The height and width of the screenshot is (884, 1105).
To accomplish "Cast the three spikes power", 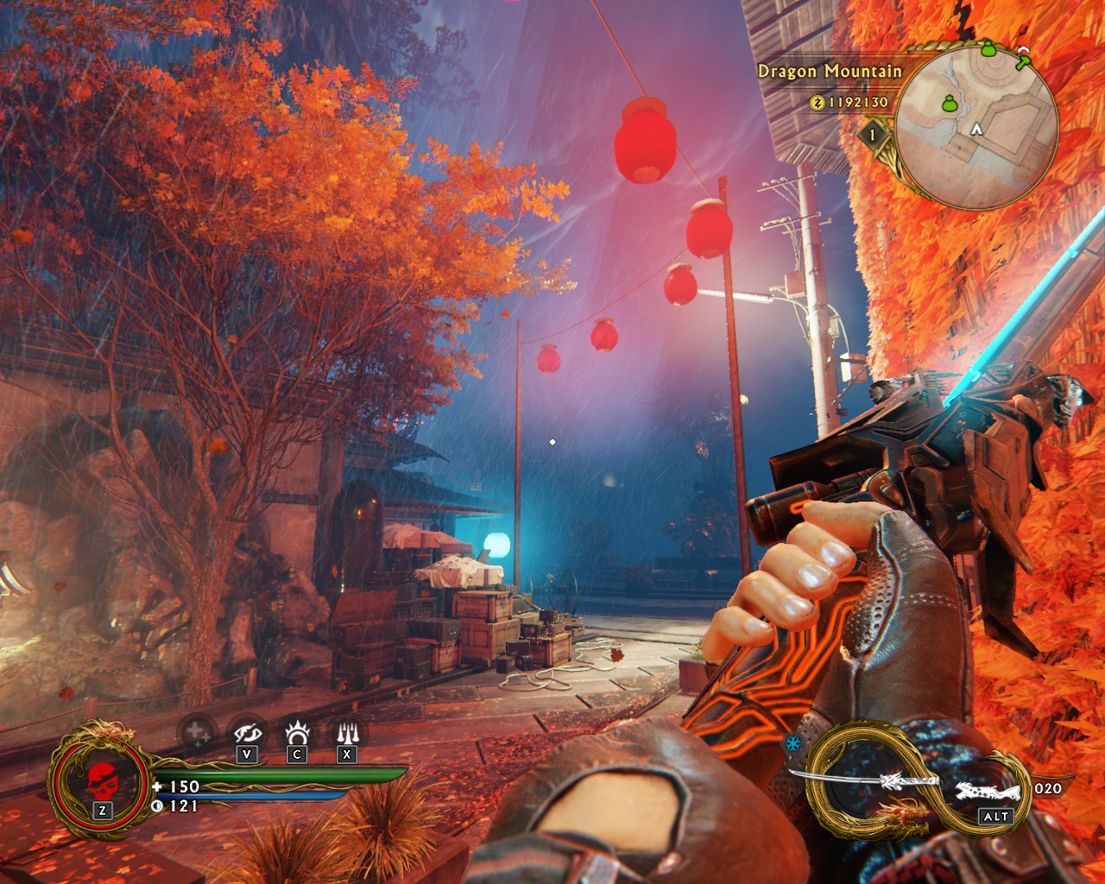I will click(346, 733).
